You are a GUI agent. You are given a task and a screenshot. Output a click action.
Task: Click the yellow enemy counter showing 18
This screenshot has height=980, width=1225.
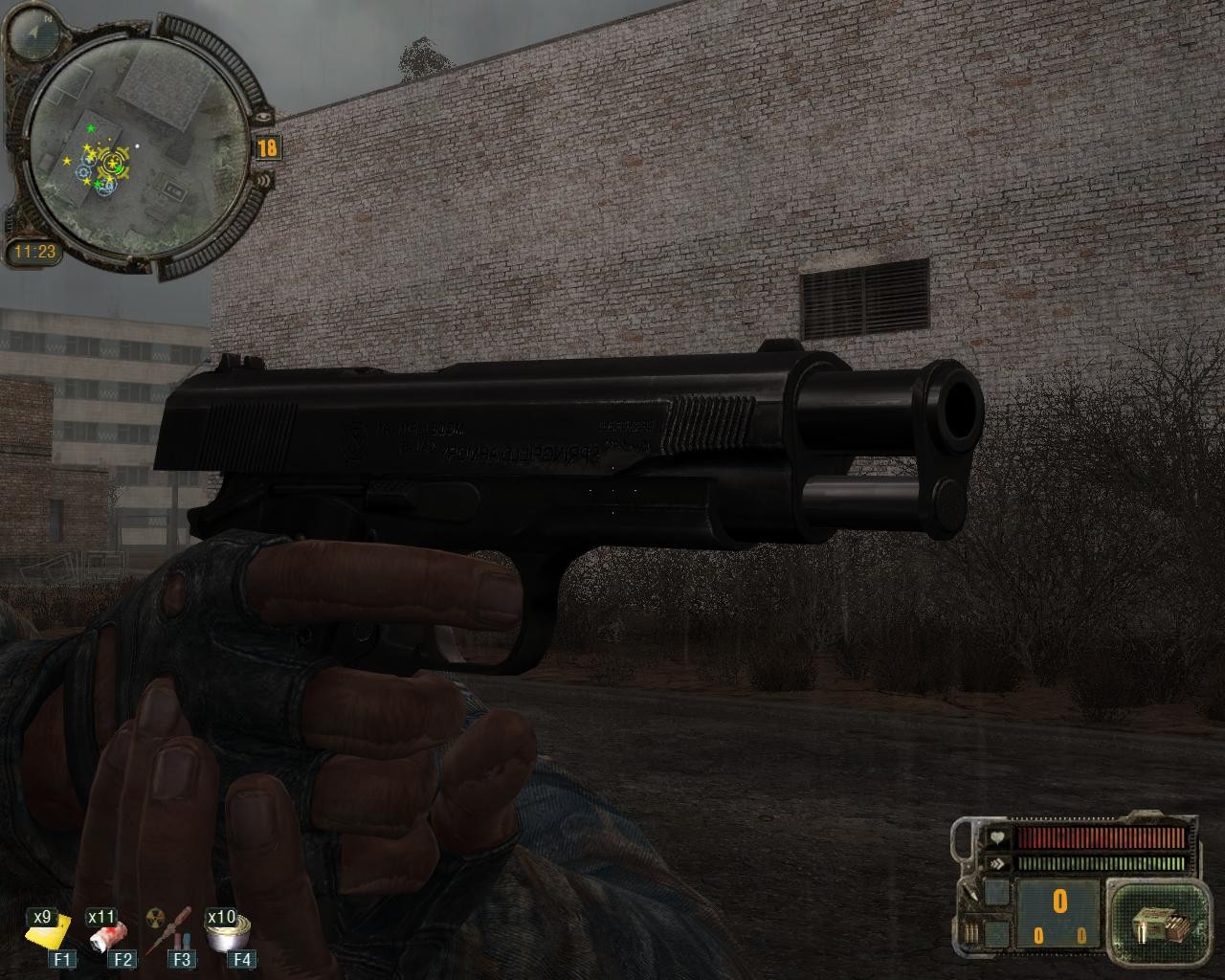266,149
